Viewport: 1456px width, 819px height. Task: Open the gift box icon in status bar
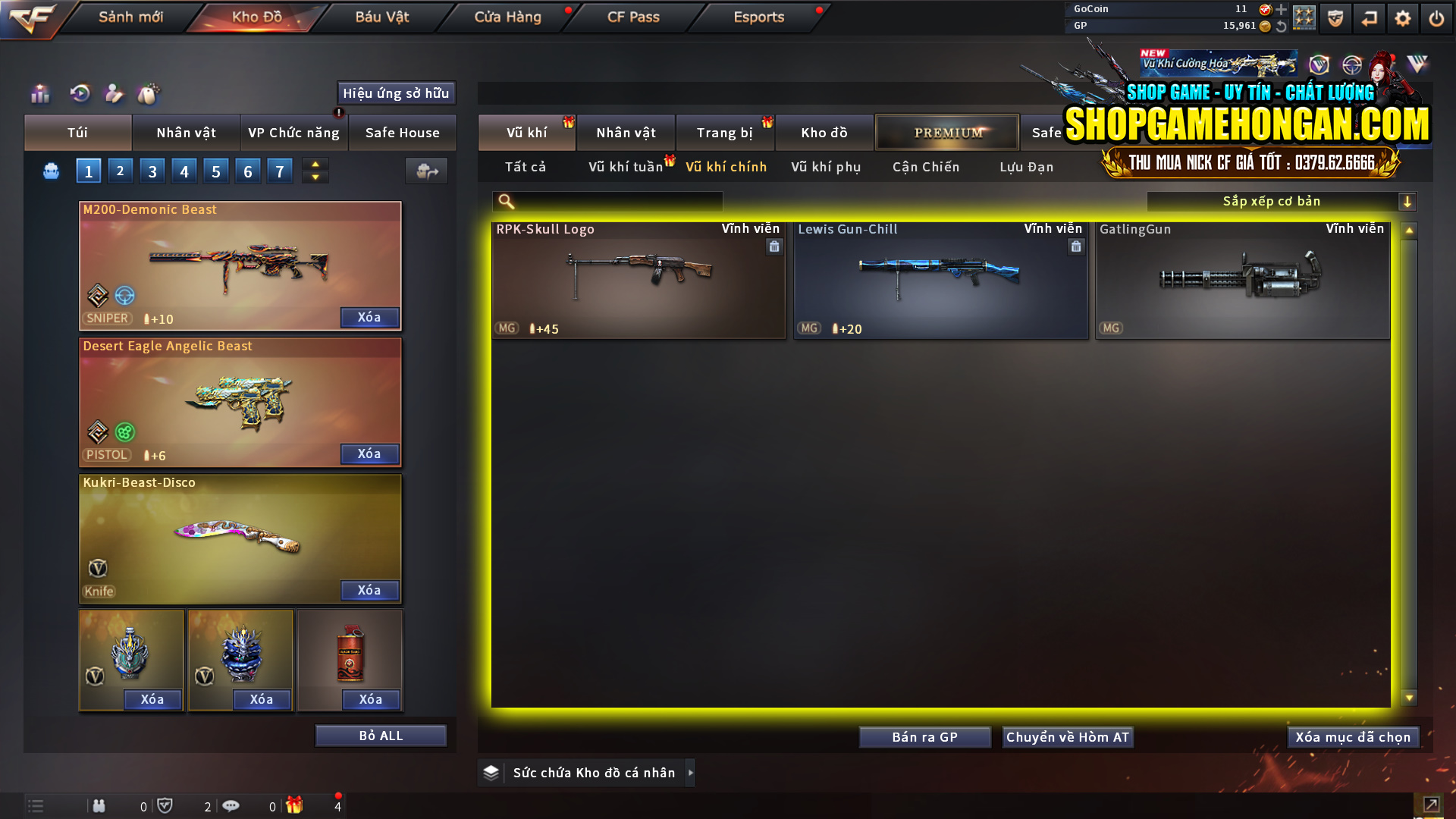[x=296, y=805]
